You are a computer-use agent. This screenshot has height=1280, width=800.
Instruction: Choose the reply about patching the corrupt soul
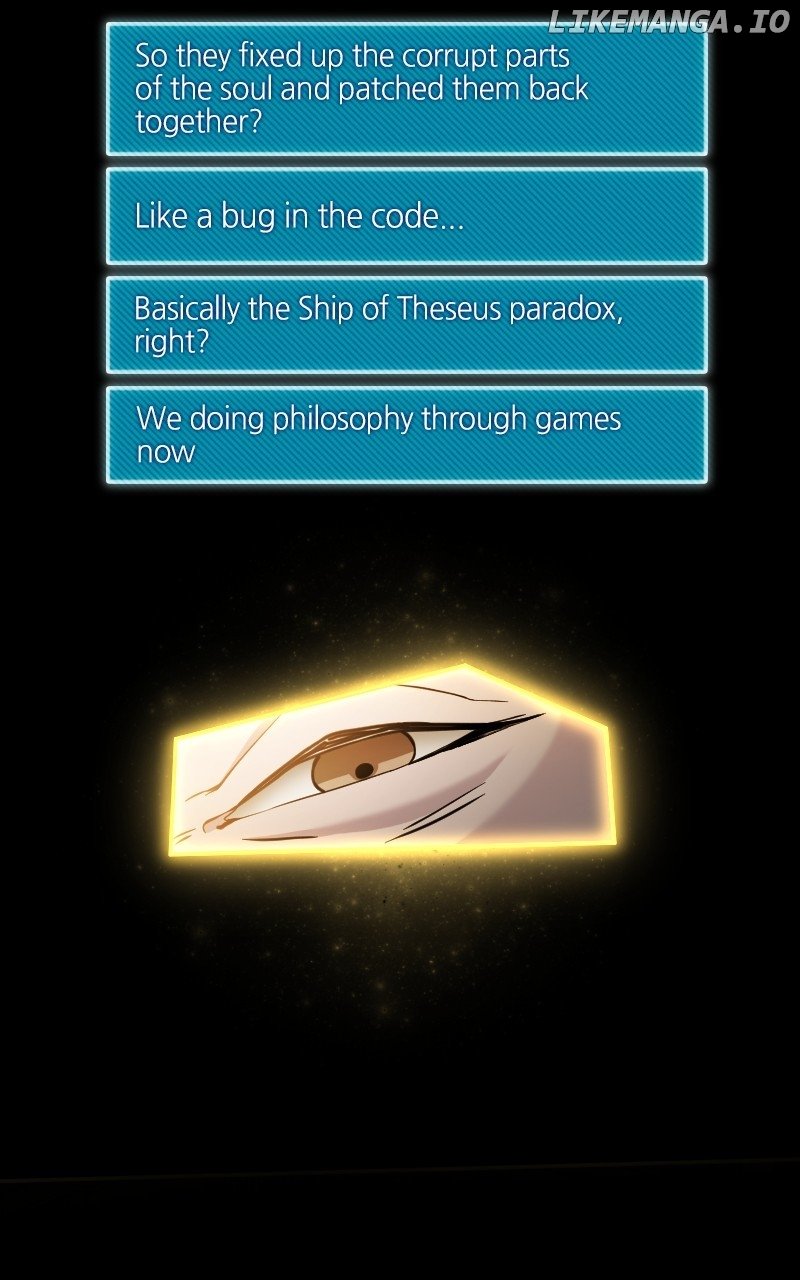pos(406,89)
